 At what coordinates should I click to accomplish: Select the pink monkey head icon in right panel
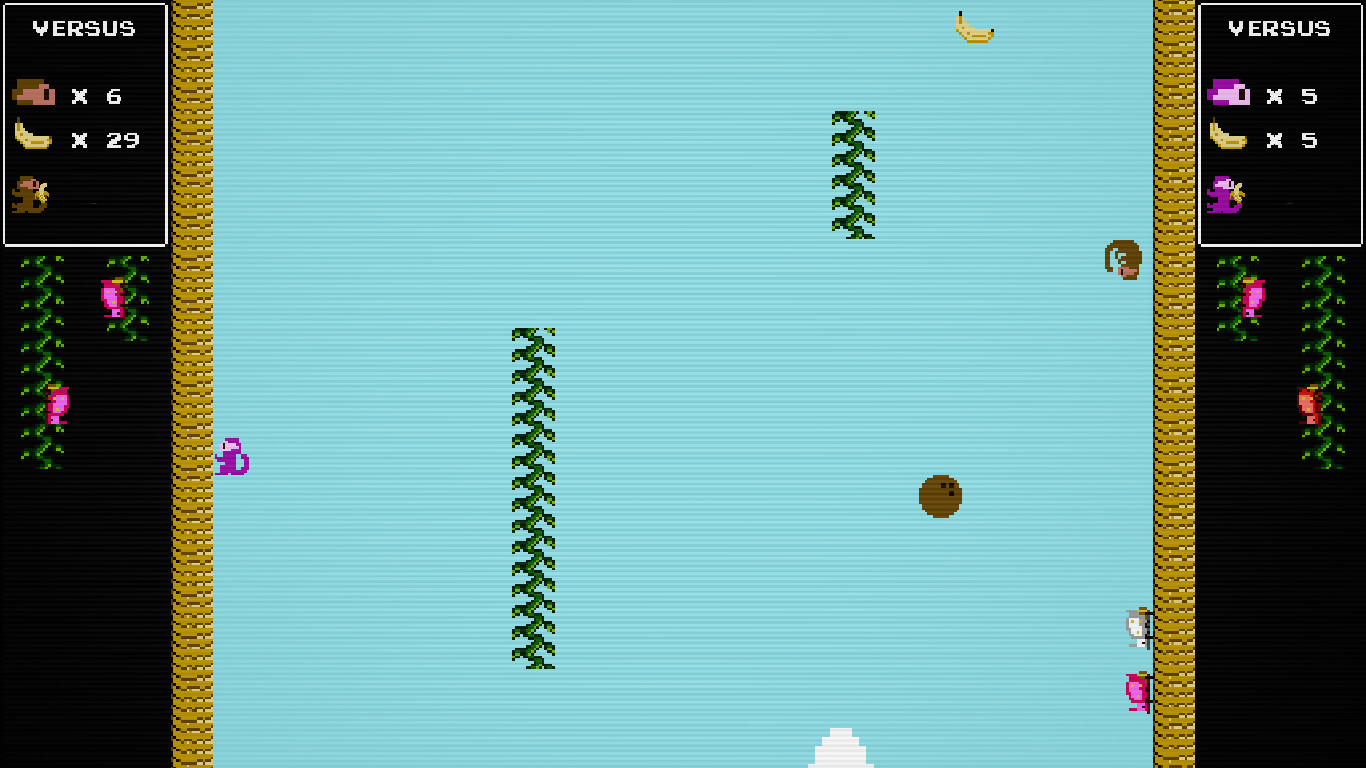[1231, 96]
